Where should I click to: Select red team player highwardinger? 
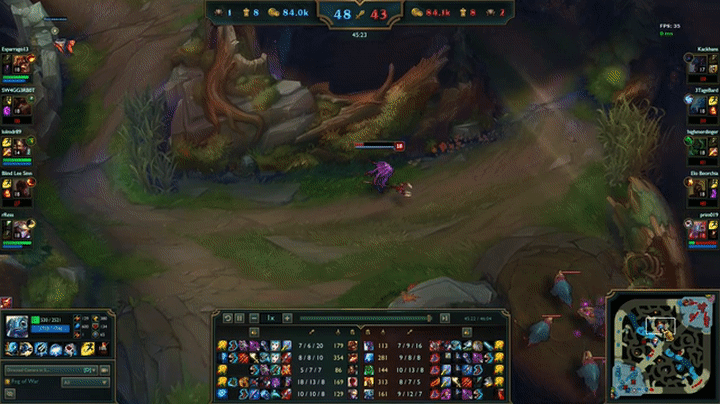tap(702, 146)
